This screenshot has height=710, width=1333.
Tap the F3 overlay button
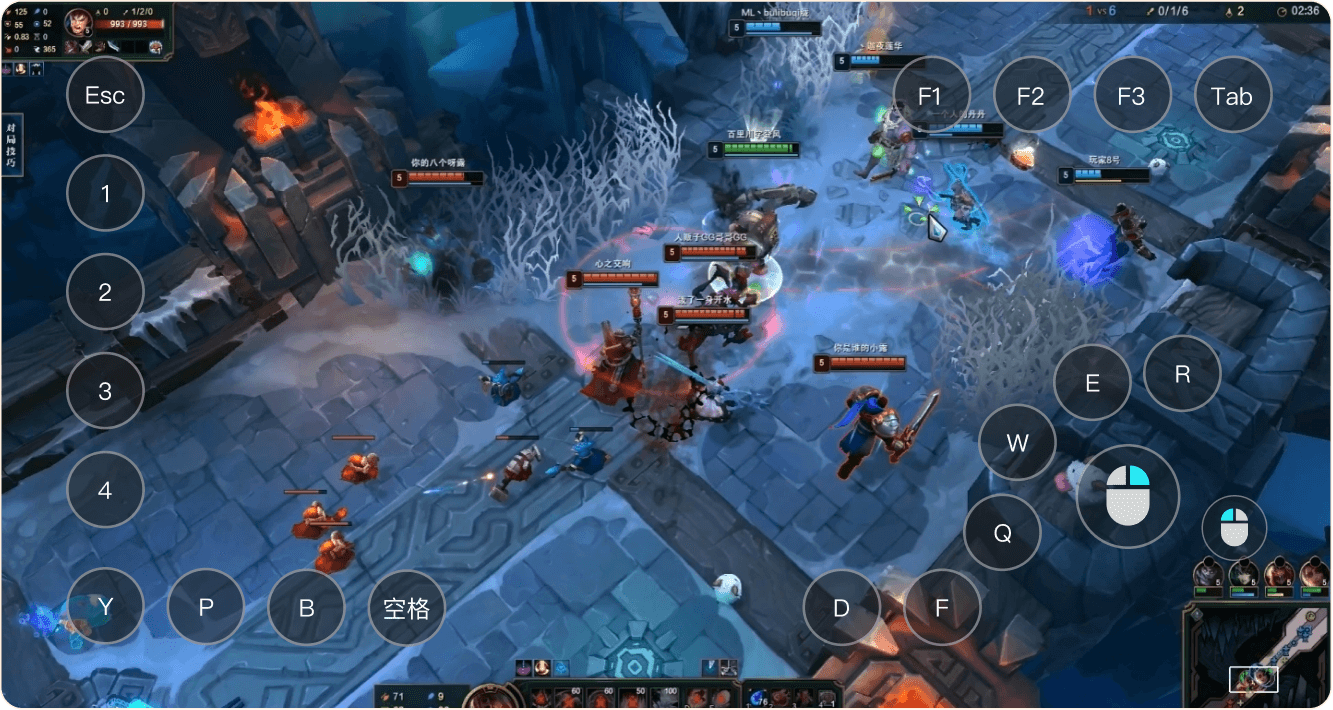click(x=1131, y=95)
